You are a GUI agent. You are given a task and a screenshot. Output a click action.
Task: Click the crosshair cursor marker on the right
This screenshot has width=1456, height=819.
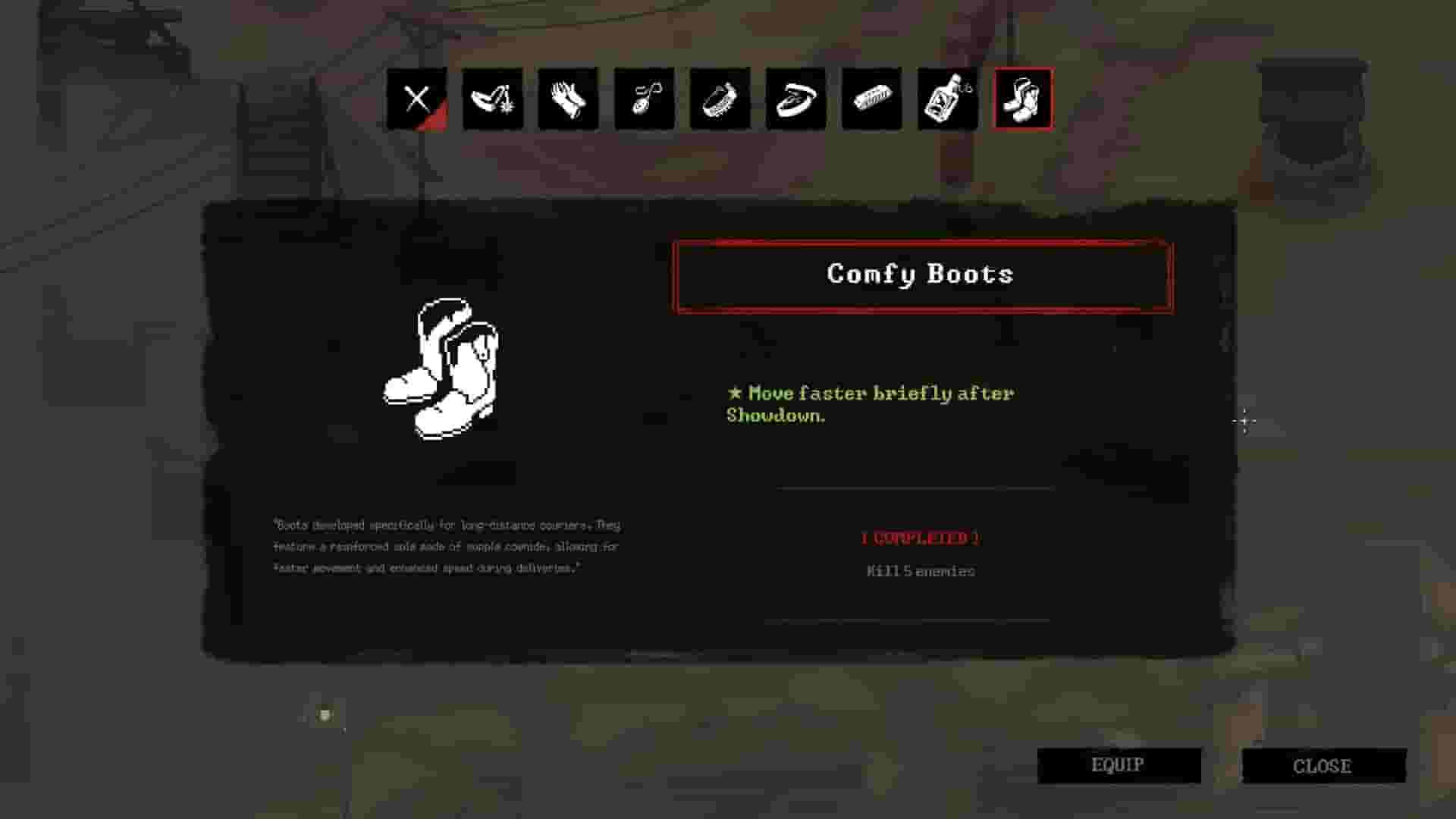[1246, 419]
